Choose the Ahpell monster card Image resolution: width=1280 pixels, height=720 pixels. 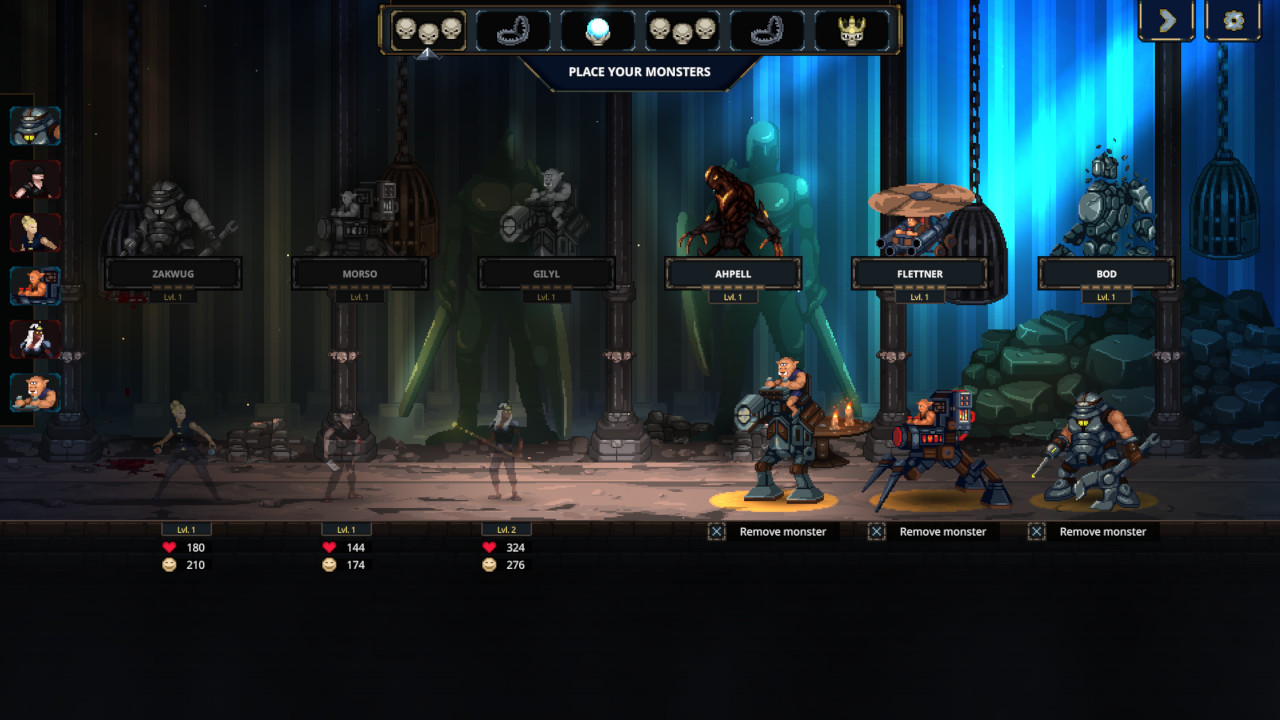tap(733, 273)
